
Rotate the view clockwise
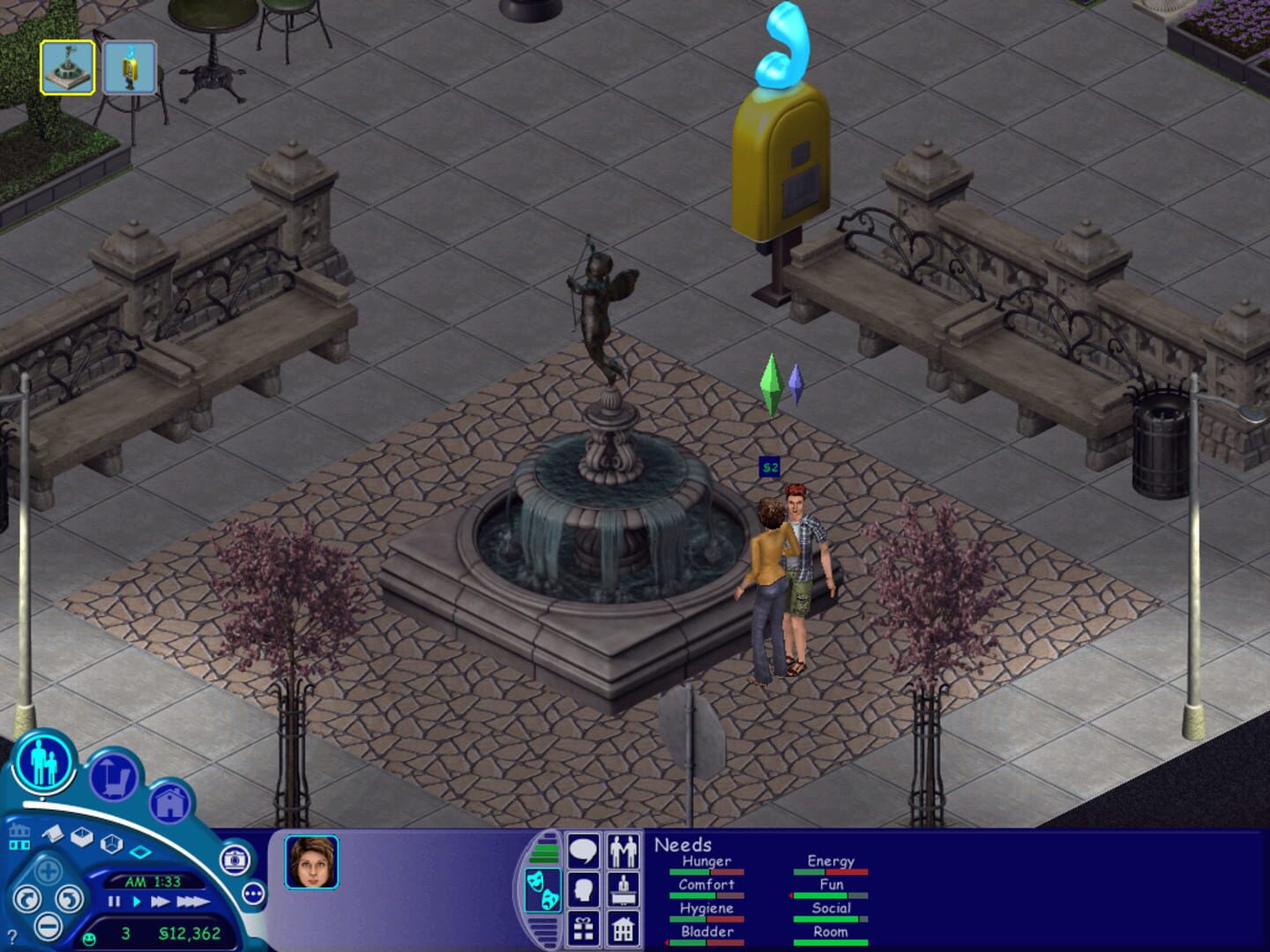27,899
